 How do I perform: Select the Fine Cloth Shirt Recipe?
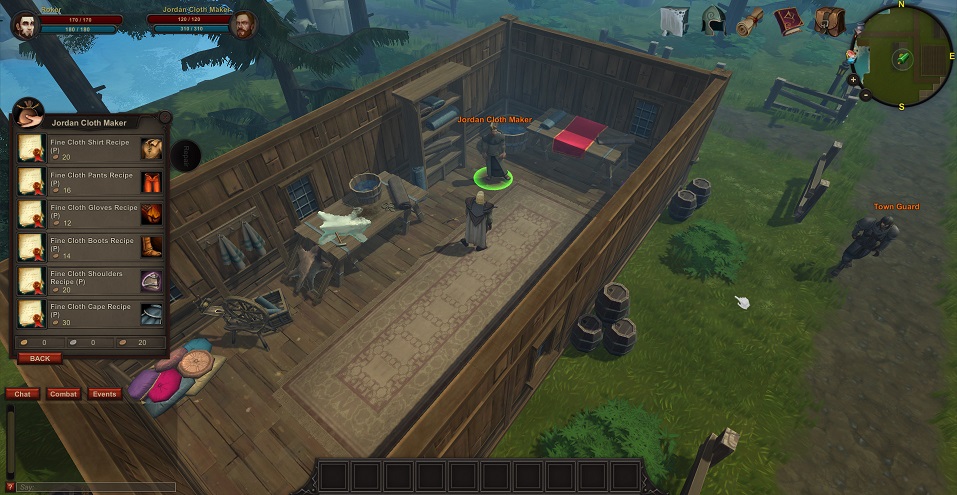90,149
